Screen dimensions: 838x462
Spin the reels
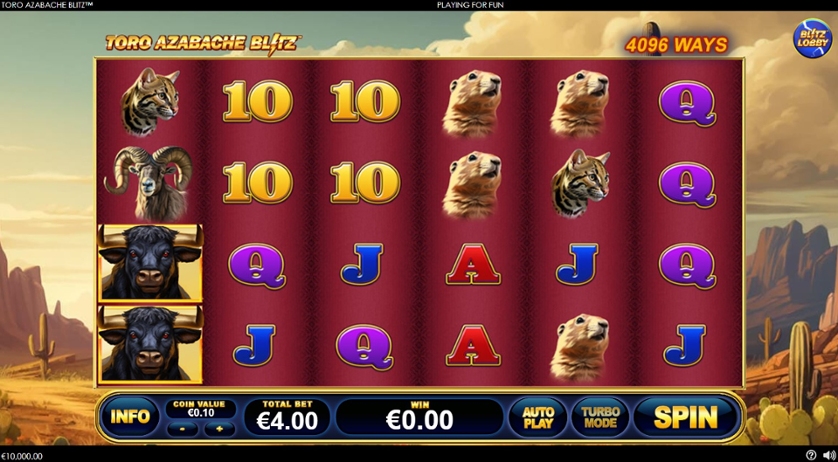point(686,417)
